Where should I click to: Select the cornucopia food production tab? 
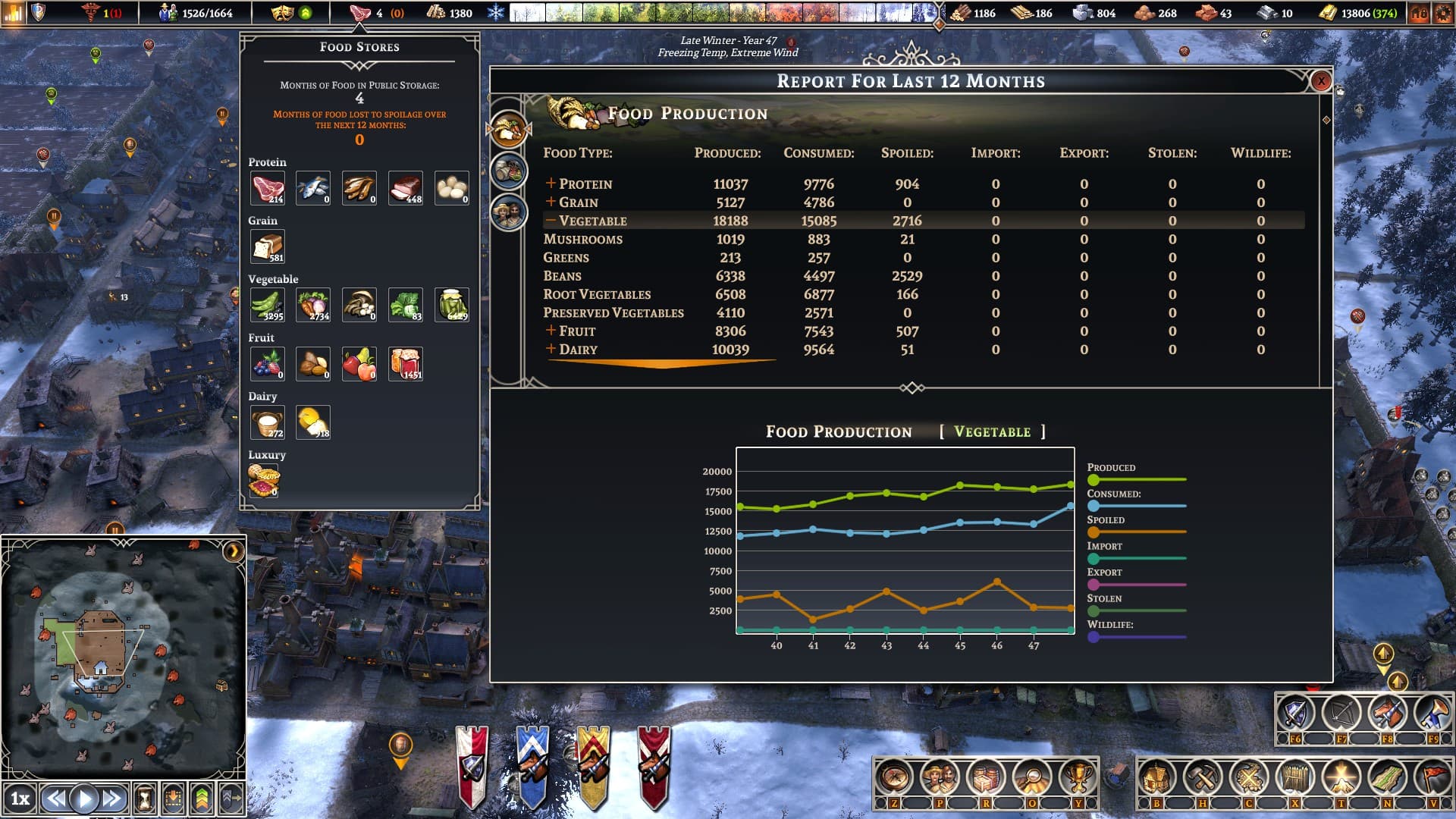coord(508,129)
